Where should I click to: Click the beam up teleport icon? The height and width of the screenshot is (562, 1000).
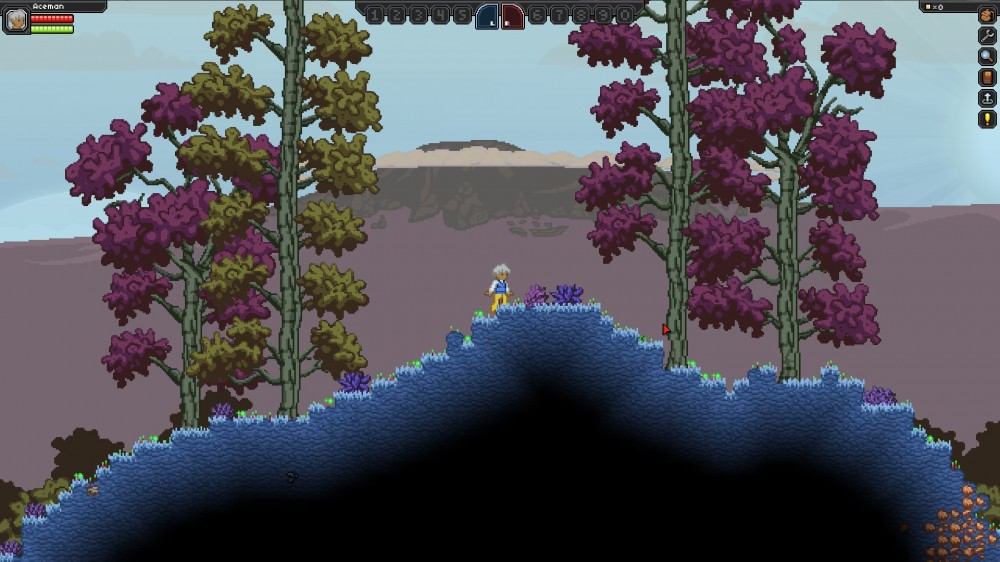tap(986, 98)
